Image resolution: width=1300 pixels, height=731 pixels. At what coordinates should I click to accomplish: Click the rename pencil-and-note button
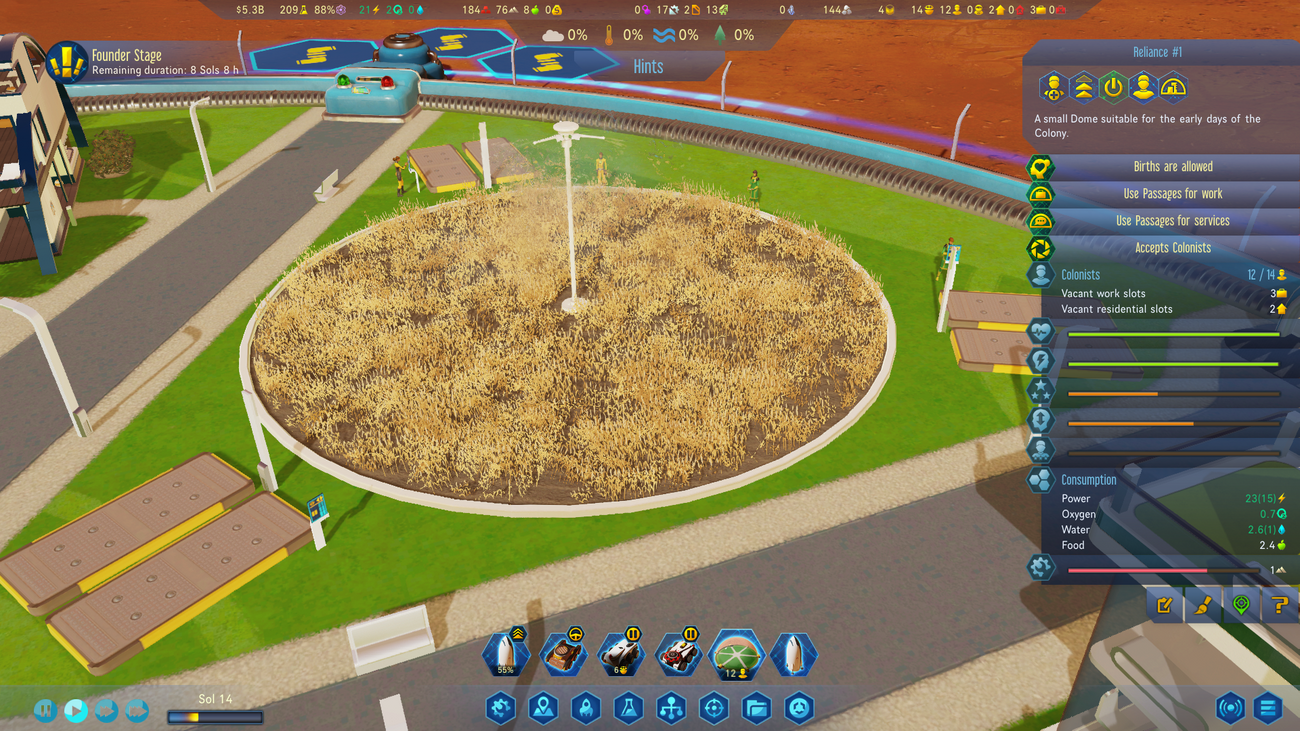click(x=1165, y=605)
